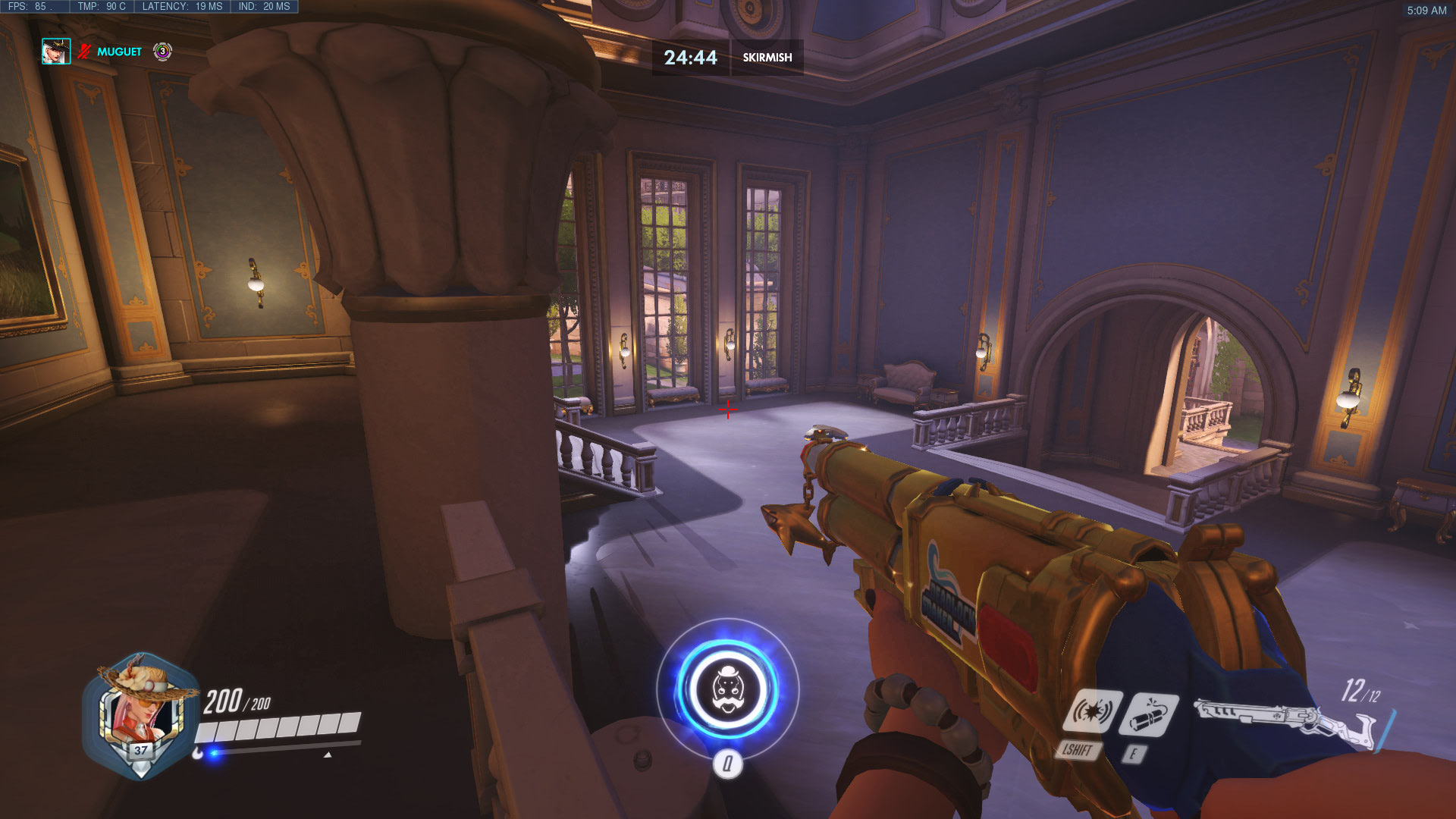
Task: Unmute the crossed-out microphone icon
Action: click(83, 52)
